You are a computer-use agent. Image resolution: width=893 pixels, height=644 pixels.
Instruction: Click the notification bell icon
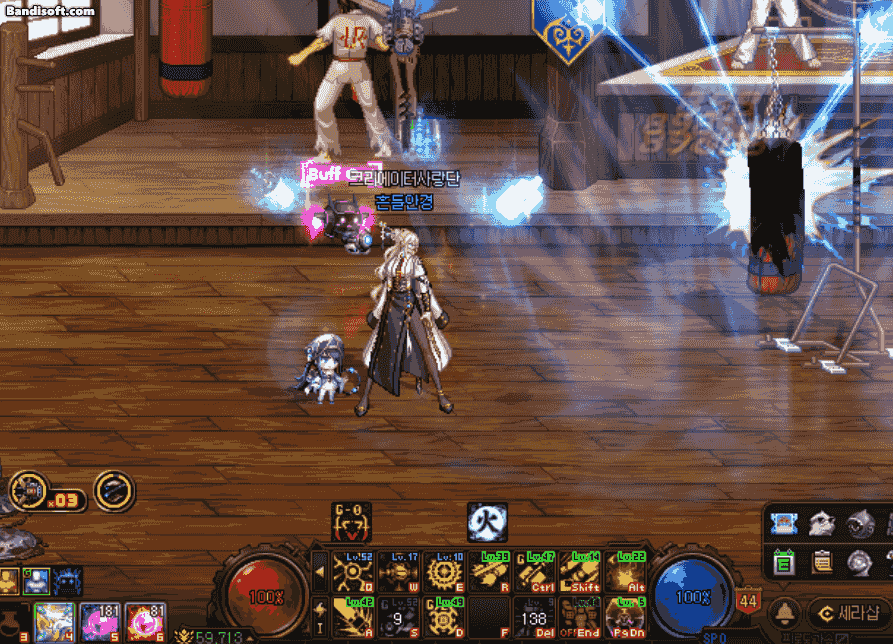click(784, 612)
